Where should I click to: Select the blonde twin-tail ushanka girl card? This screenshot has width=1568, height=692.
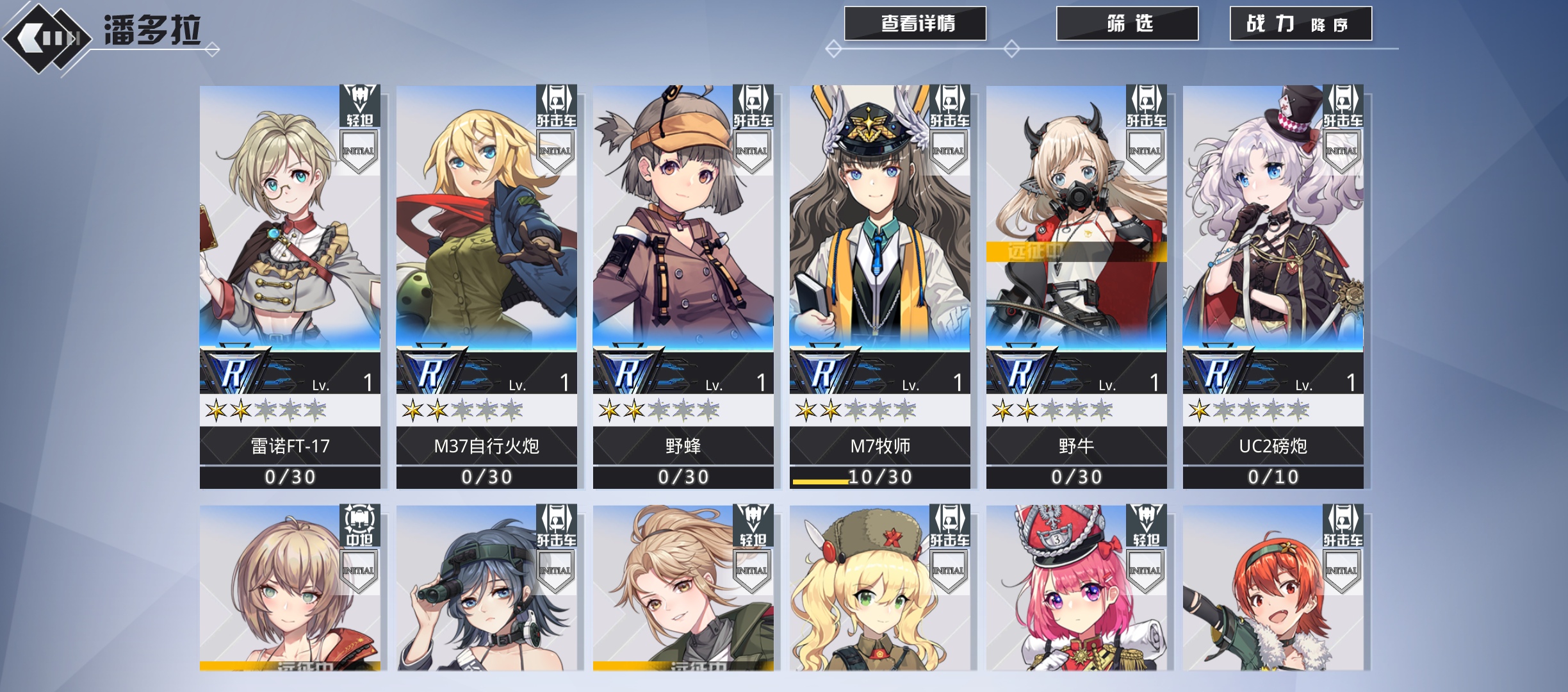tap(879, 589)
